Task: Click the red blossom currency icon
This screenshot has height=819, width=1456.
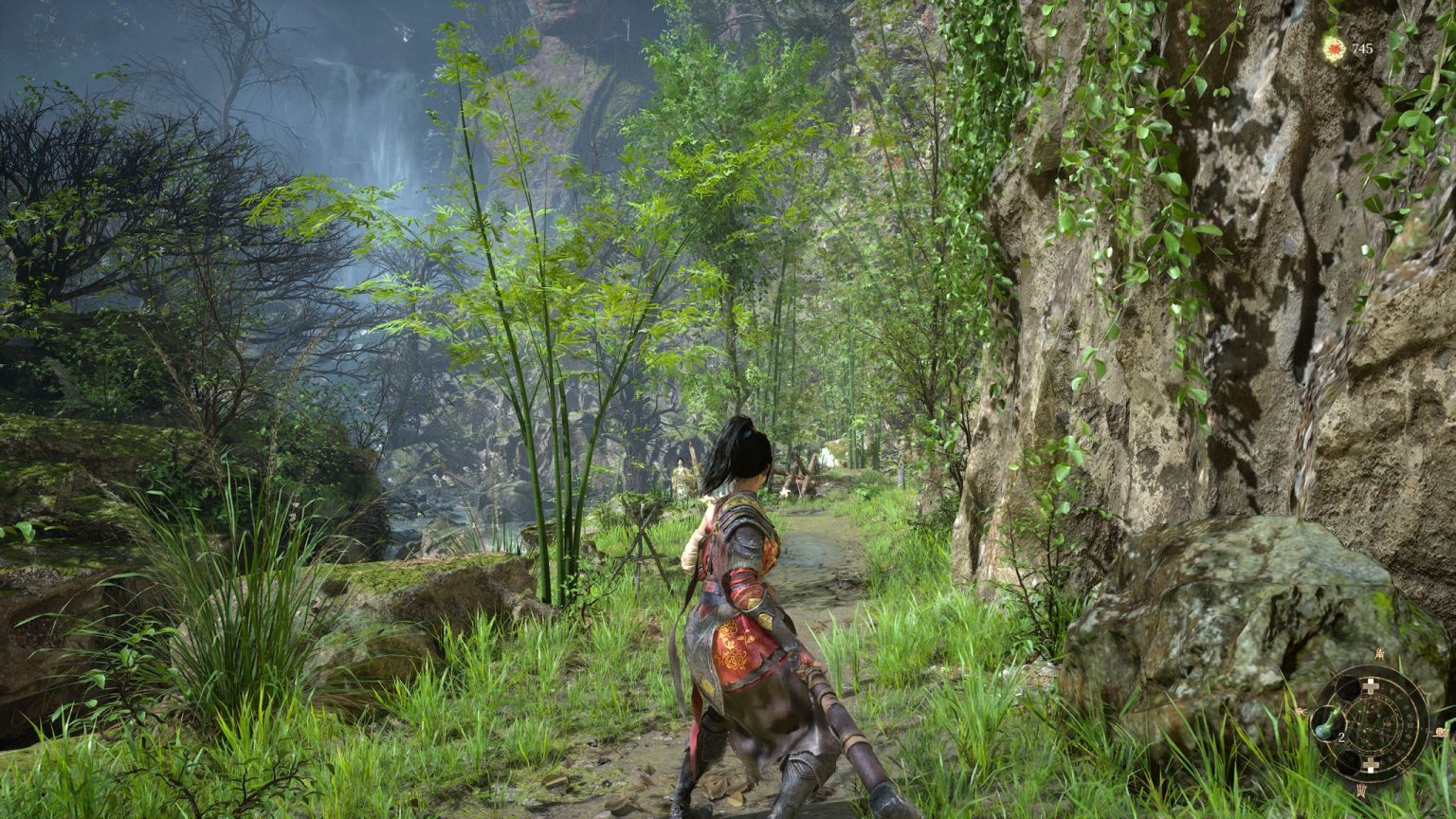Action: coord(1334,48)
